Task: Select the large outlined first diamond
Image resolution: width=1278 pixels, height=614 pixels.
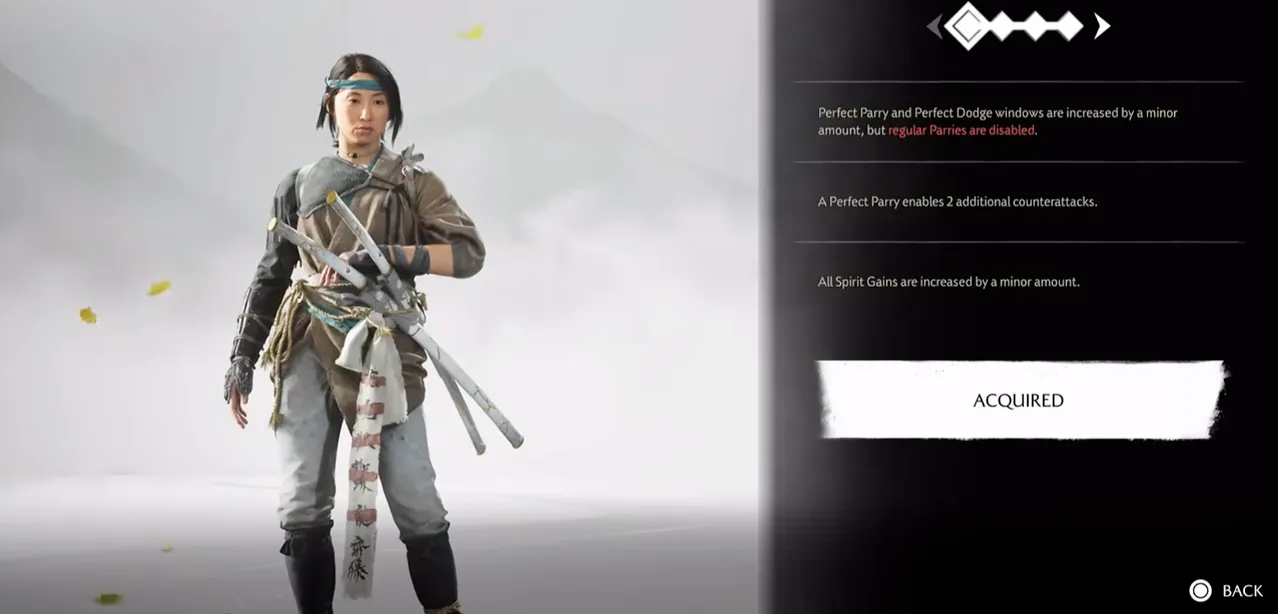Action: tap(968, 26)
